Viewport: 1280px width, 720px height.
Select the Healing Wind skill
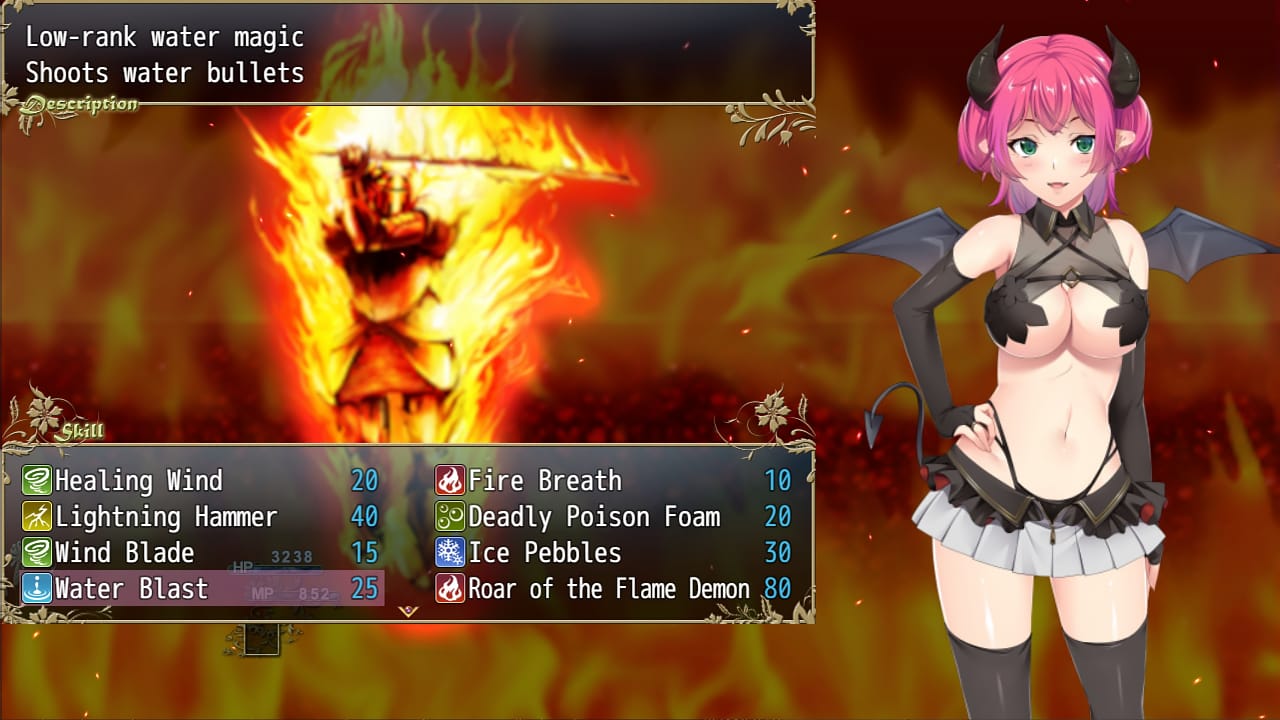(200, 481)
